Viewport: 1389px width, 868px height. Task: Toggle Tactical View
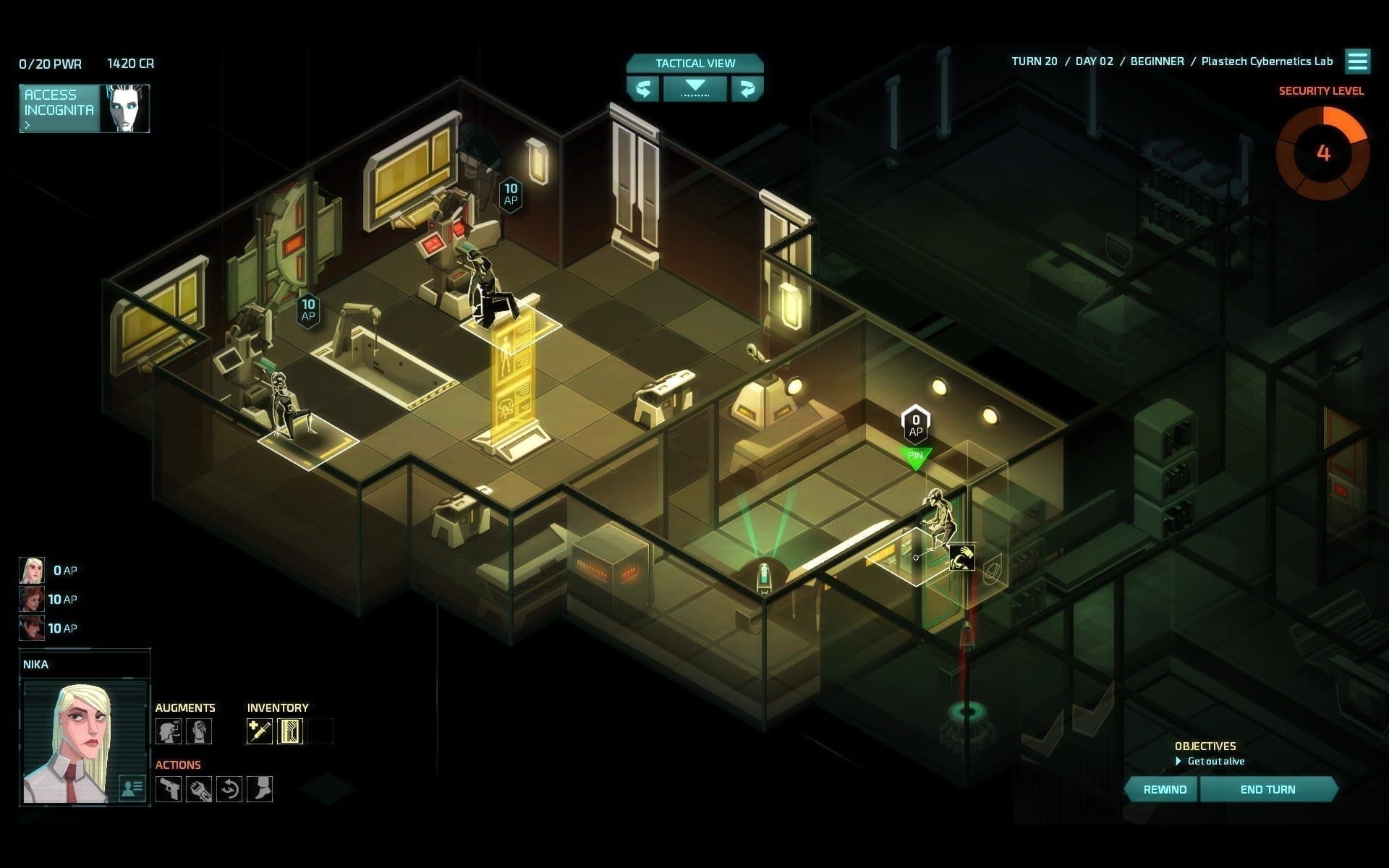(694, 63)
